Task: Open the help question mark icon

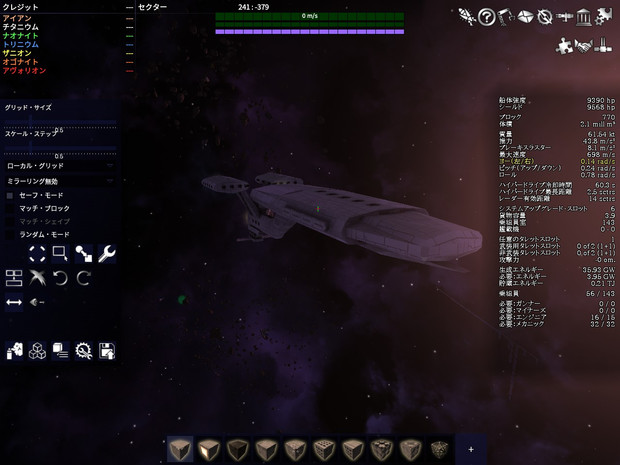Action: pyautogui.click(x=486, y=16)
